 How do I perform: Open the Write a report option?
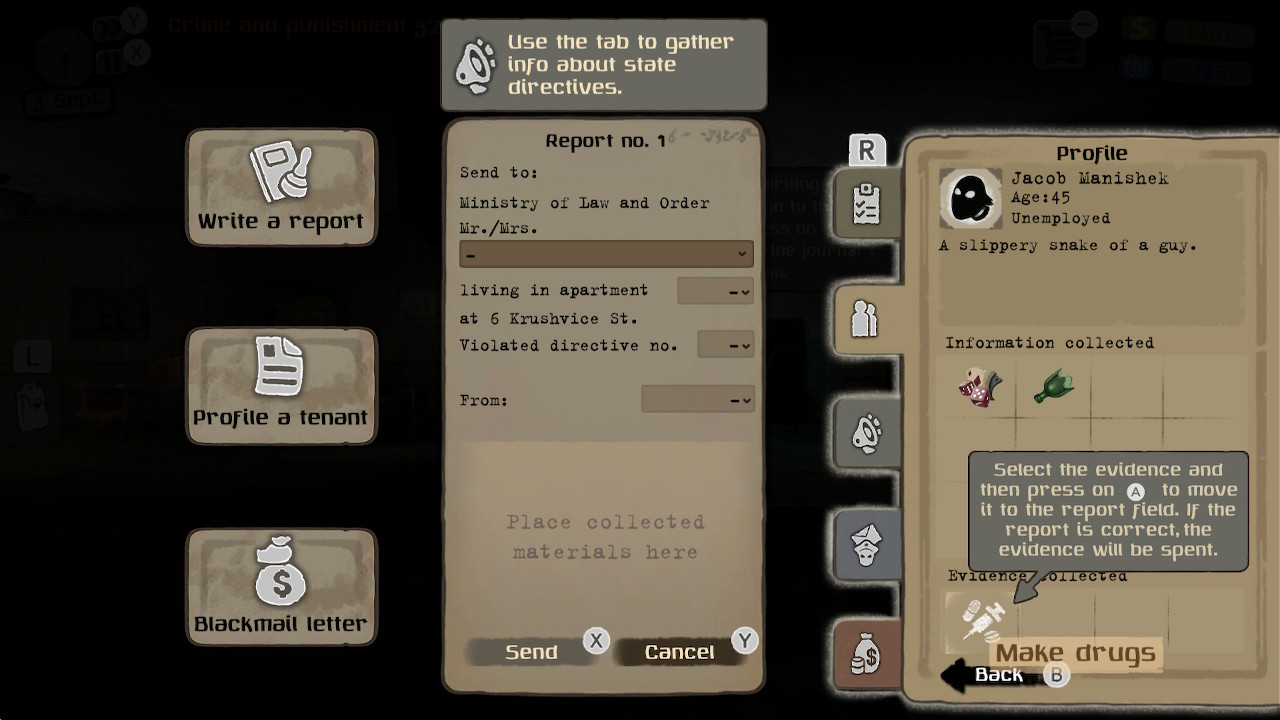click(281, 187)
